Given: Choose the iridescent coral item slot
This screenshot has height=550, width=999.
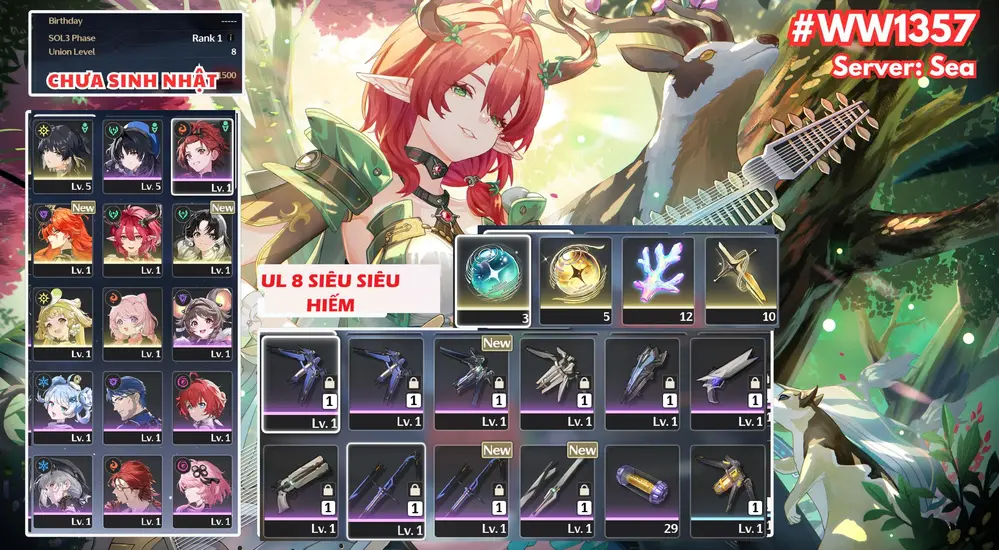Looking at the screenshot, I should 659,273.
